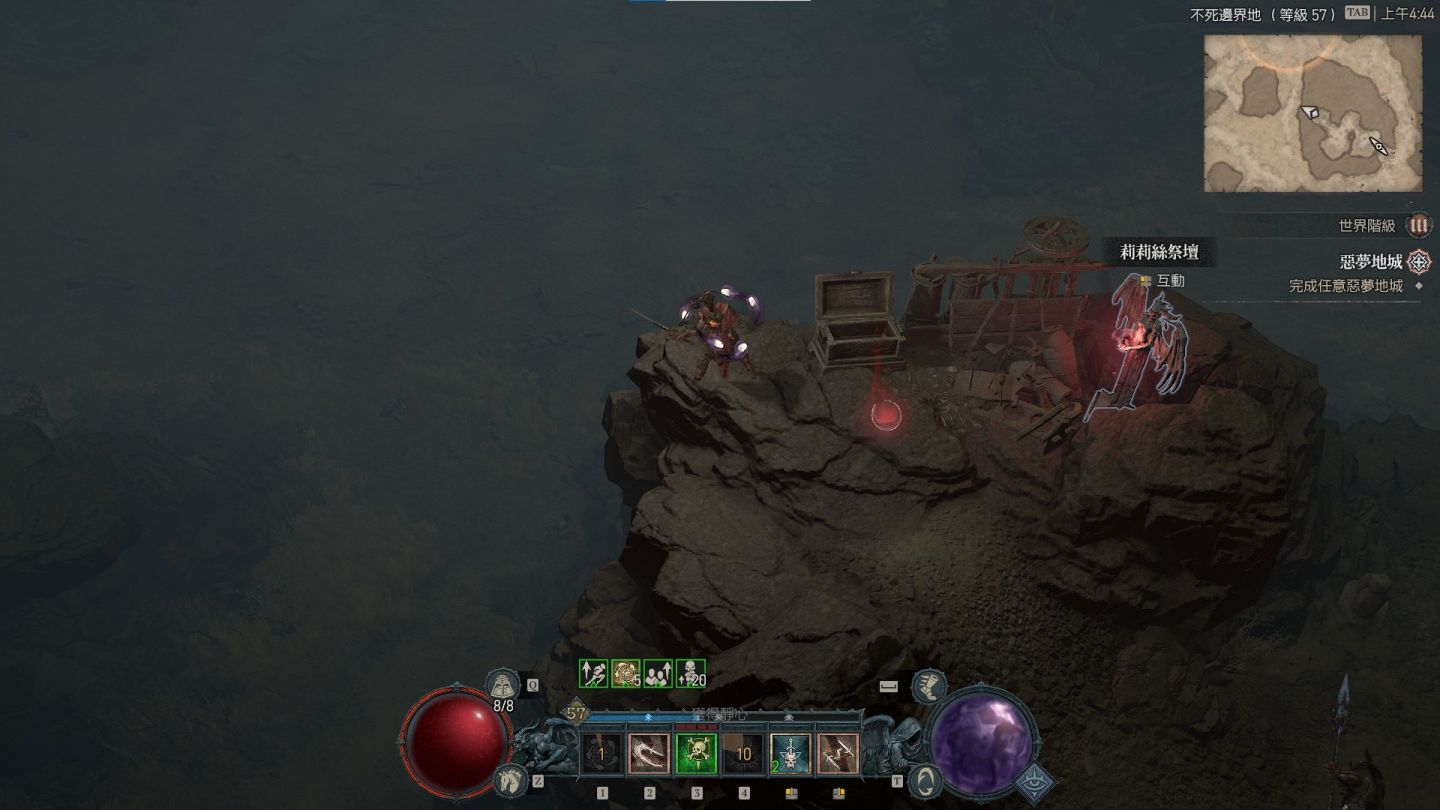Activate the bone shards skill slot
1440x810 pixels.
837,754
